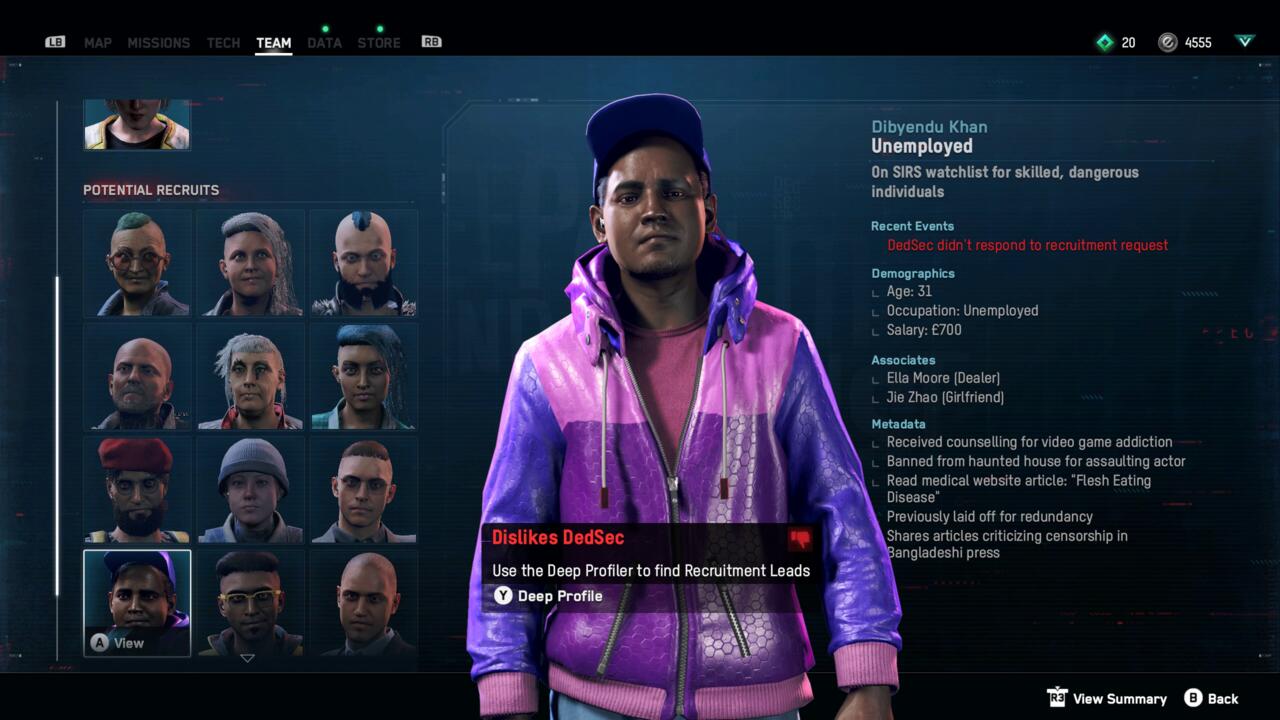Click the RB shoulder button icon

tap(431, 42)
